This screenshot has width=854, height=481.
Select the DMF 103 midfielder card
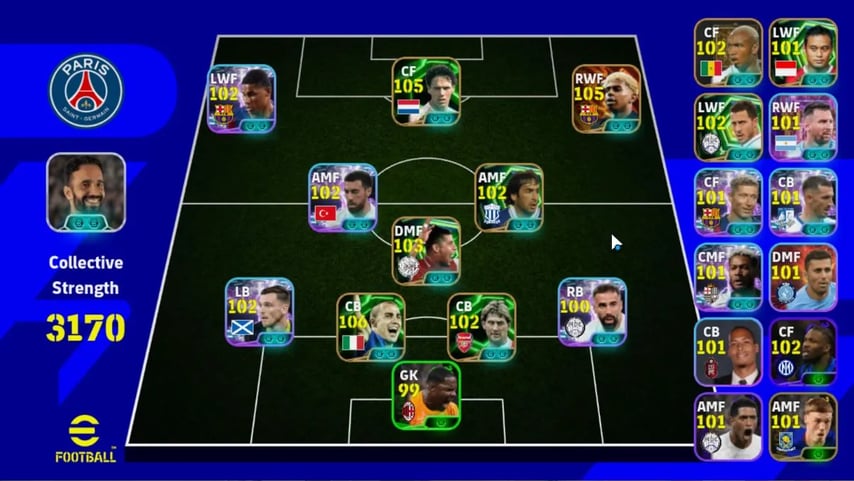tap(426, 251)
